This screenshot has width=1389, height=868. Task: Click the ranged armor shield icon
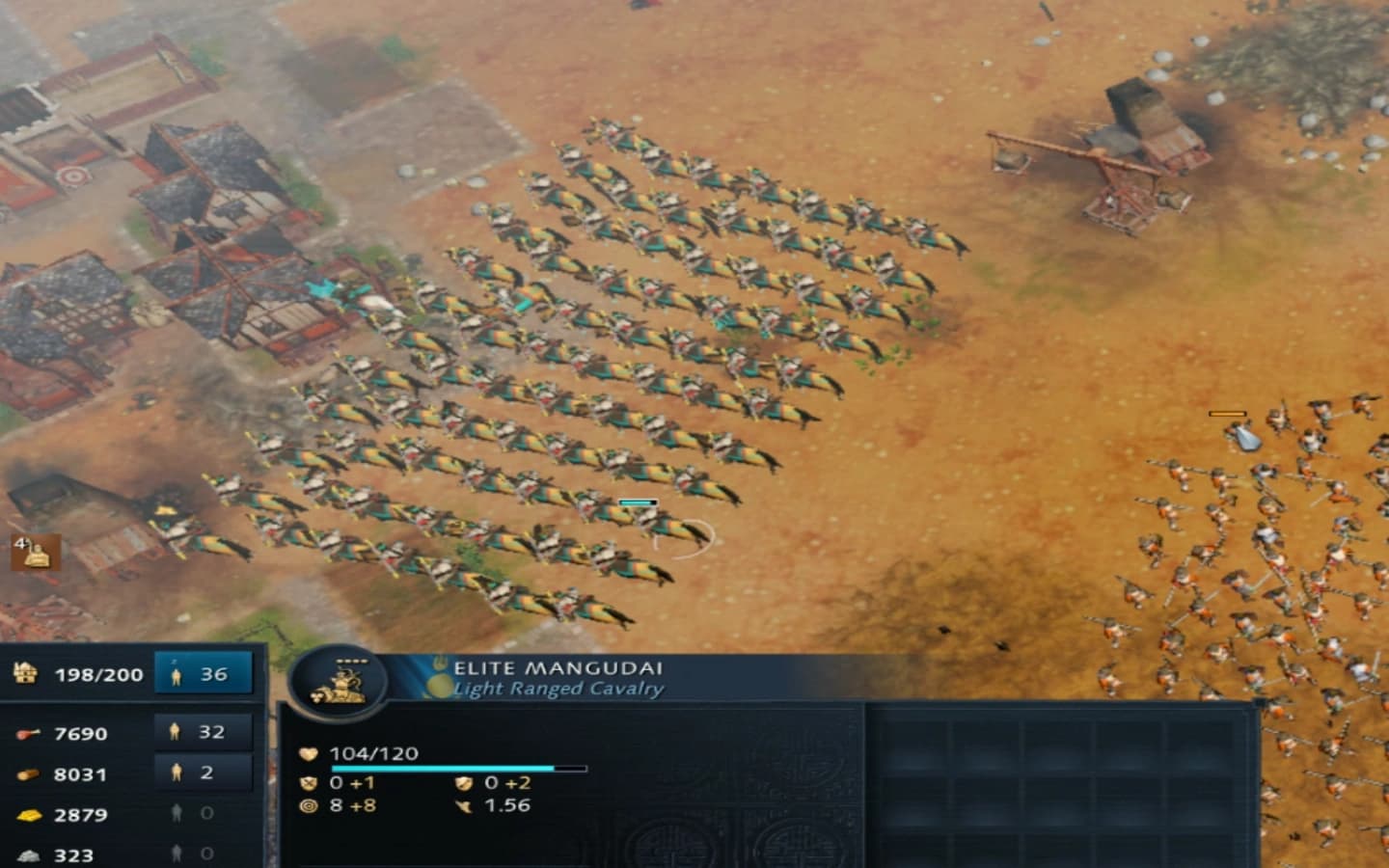click(464, 783)
